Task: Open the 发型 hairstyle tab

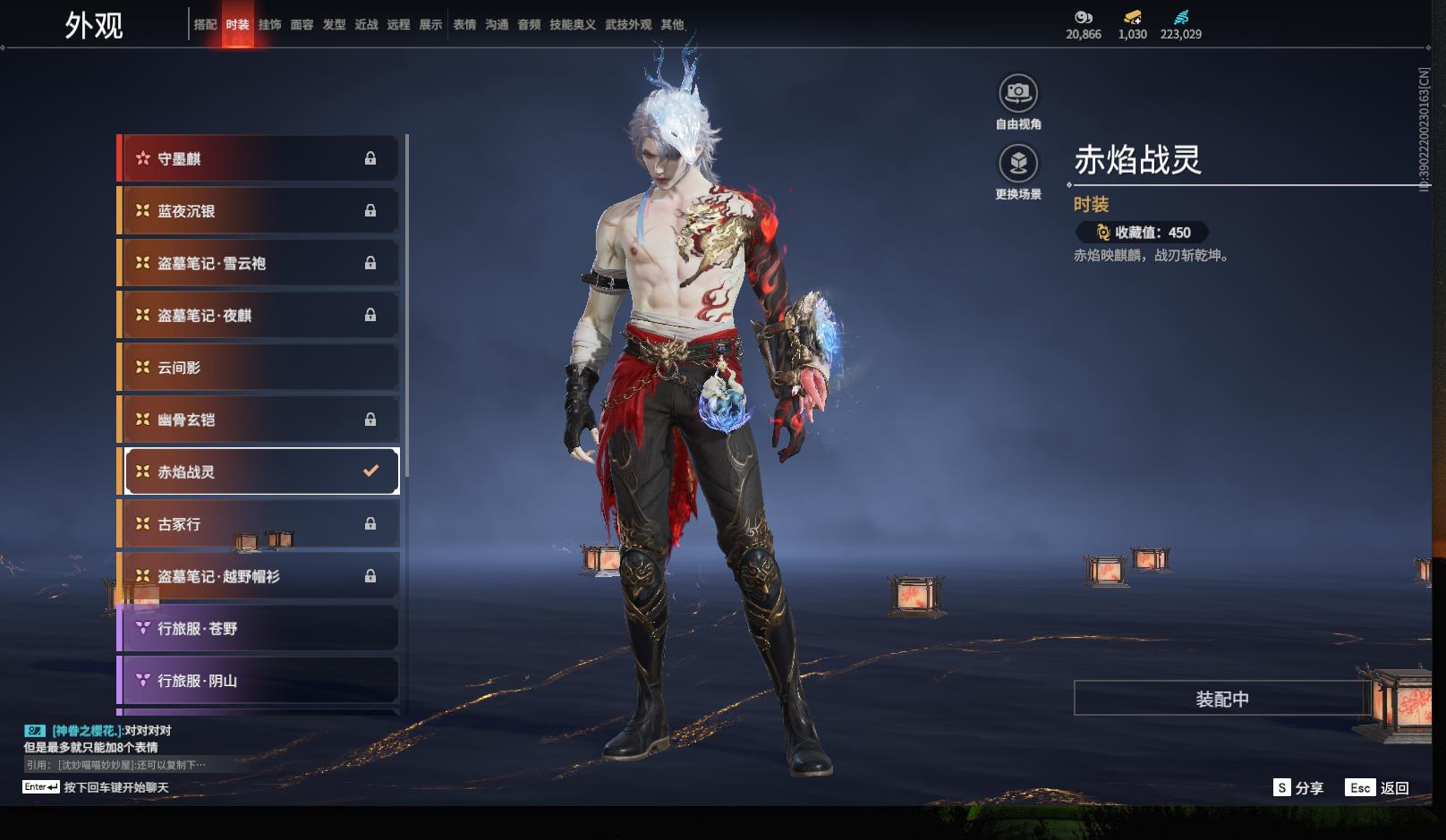Action: click(334, 24)
